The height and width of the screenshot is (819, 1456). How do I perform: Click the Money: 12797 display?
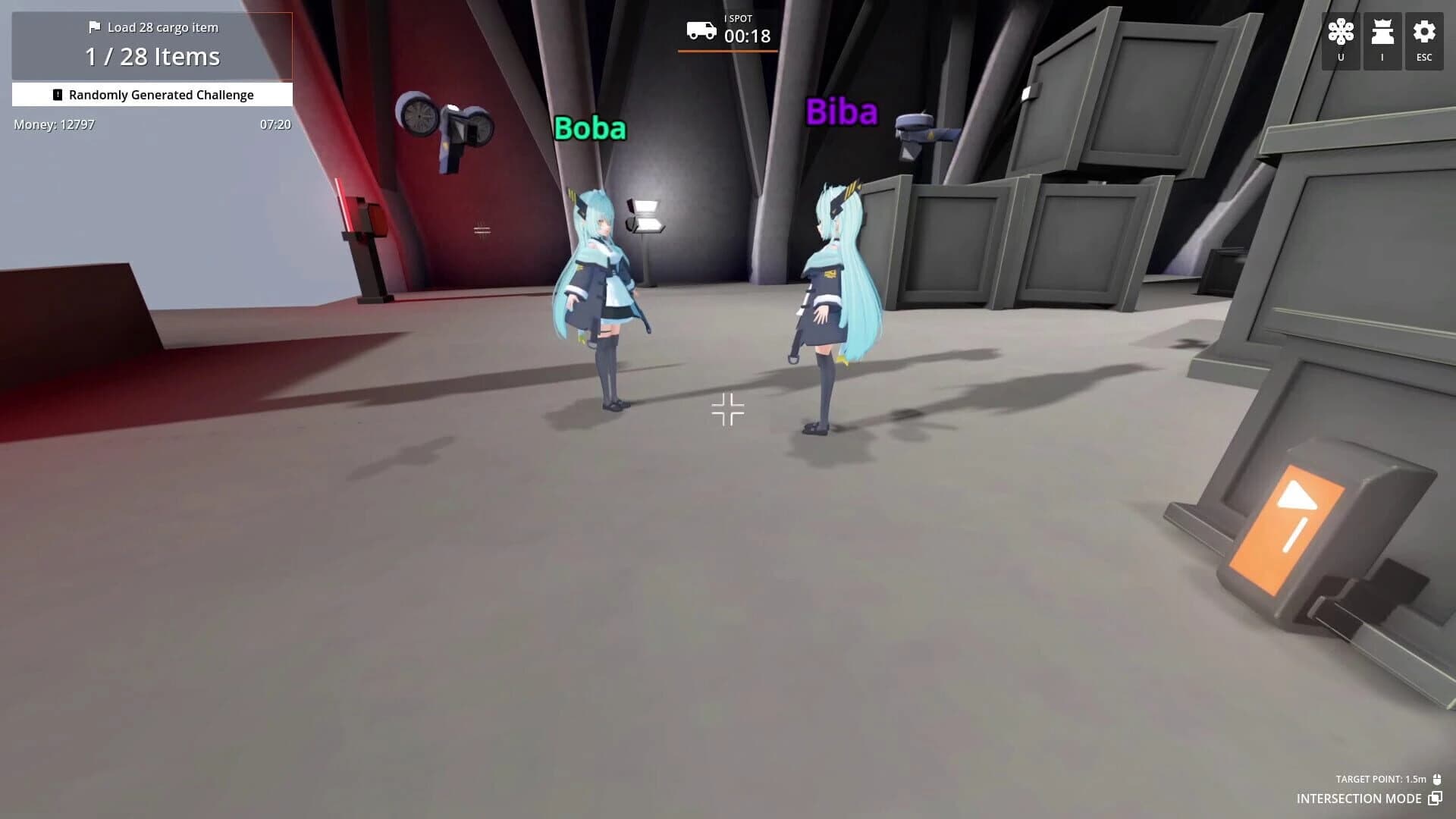53,124
